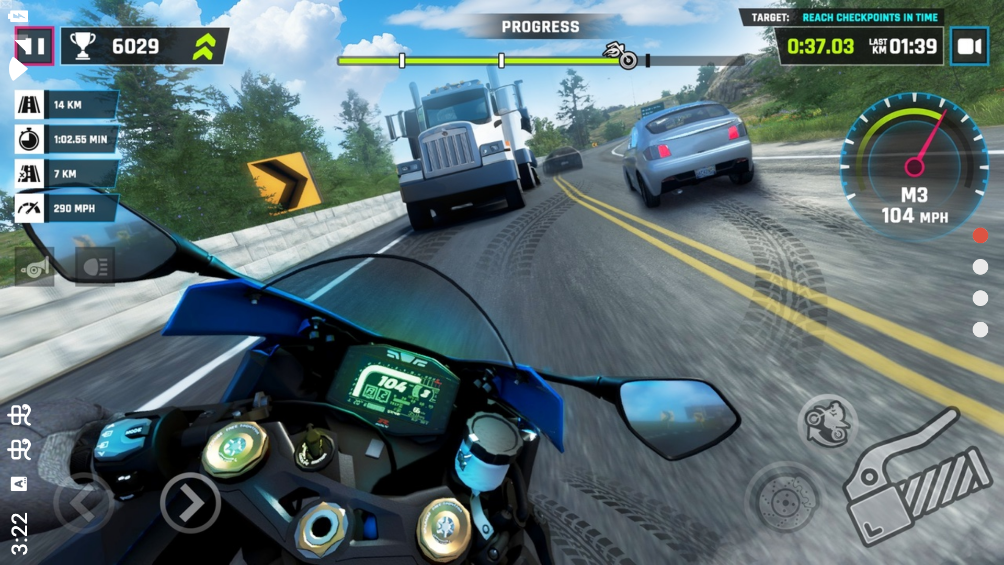Select the red dot indicator below the speedometer

coord(980,236)
